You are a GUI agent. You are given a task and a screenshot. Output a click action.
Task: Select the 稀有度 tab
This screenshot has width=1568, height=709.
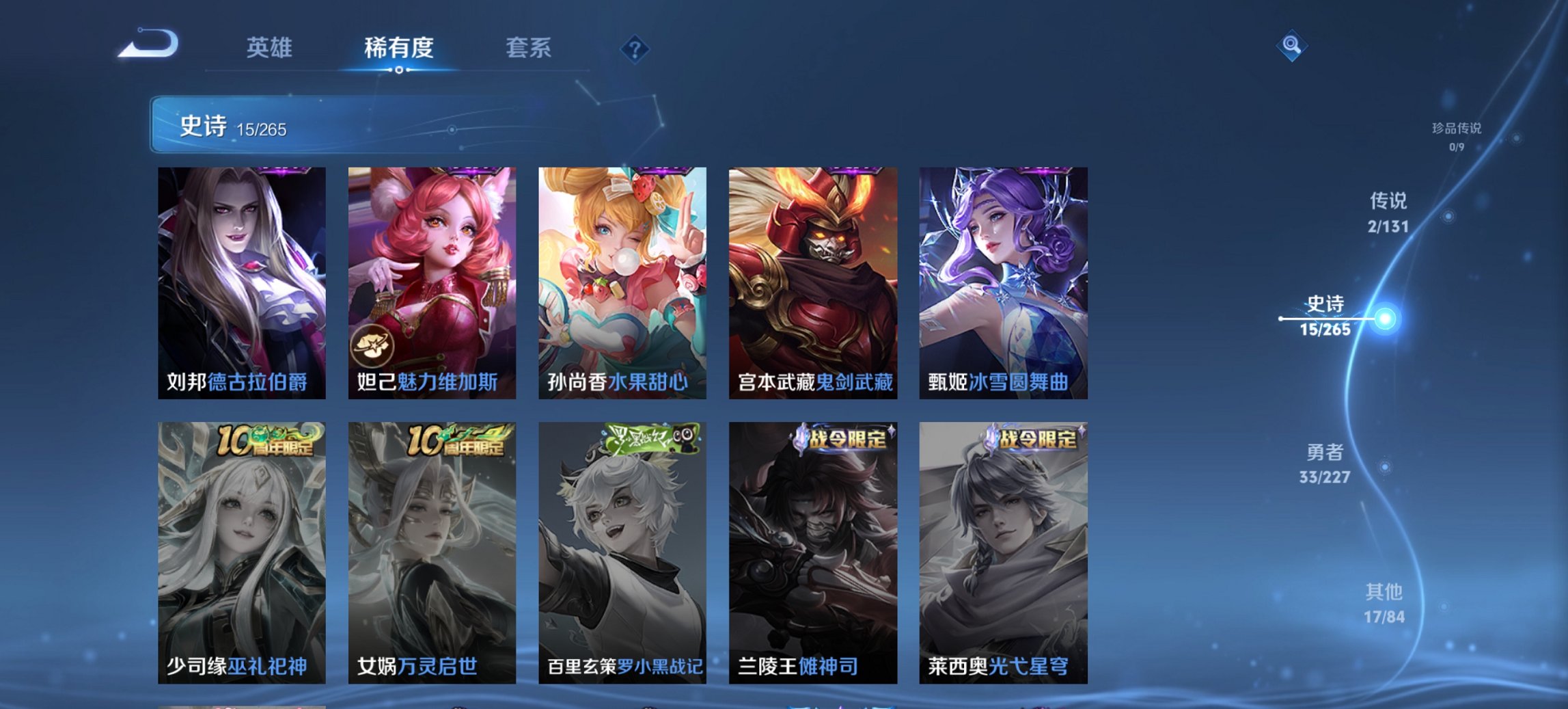(399, 48)
